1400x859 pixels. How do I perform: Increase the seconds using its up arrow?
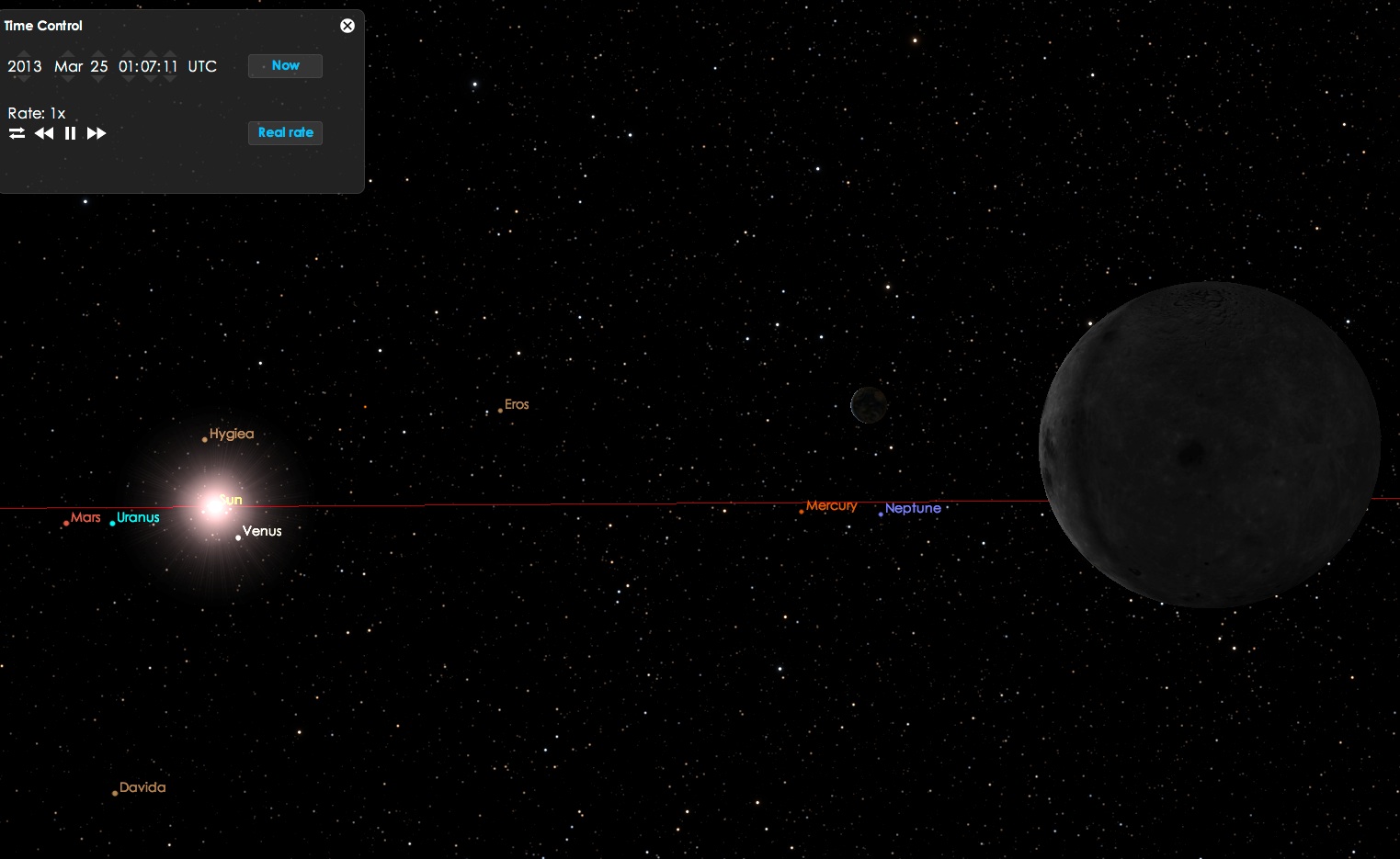169,53
